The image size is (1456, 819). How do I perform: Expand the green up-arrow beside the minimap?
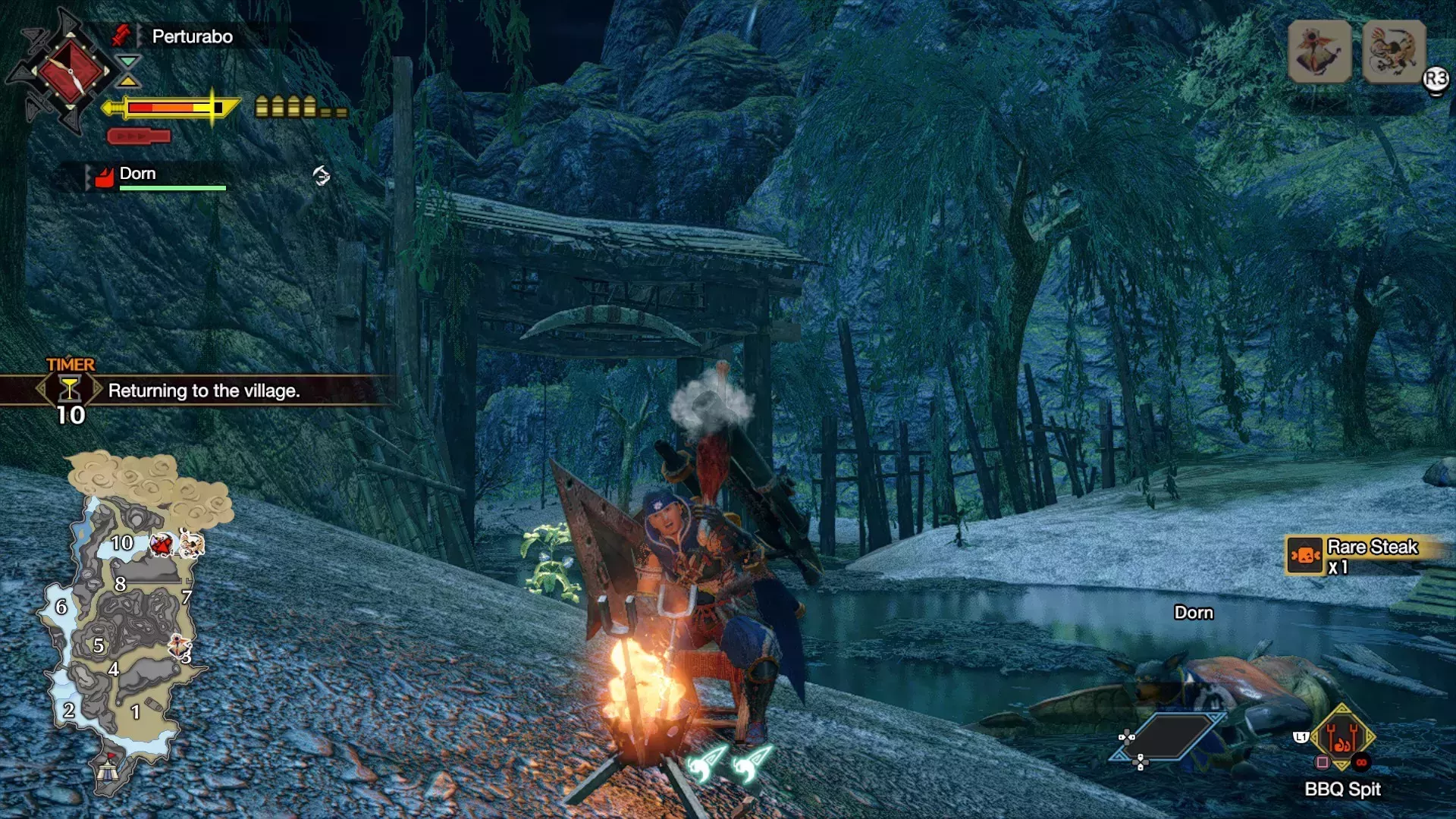(128, 61)
